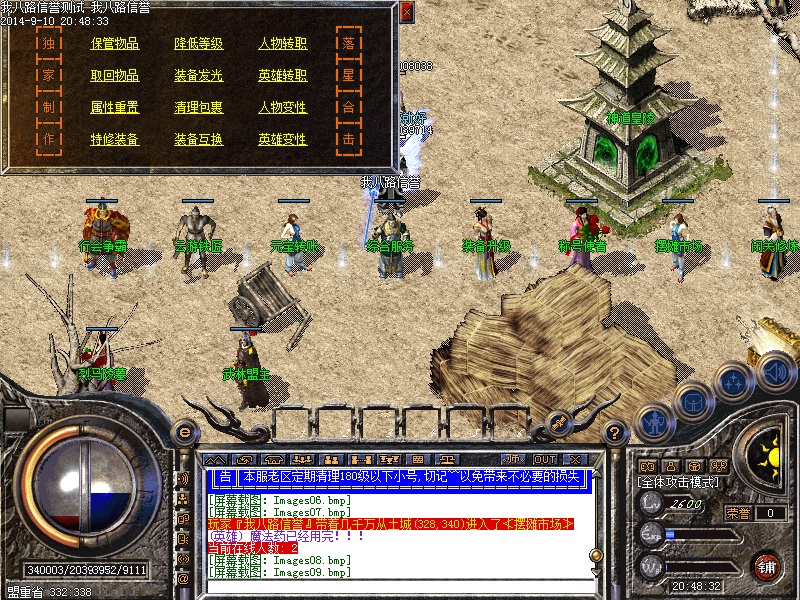Image resolution: width=800 pixels, height=600 pixels.
Task: Toggle sound with the speaker button
Action: (x=774, y=371)
